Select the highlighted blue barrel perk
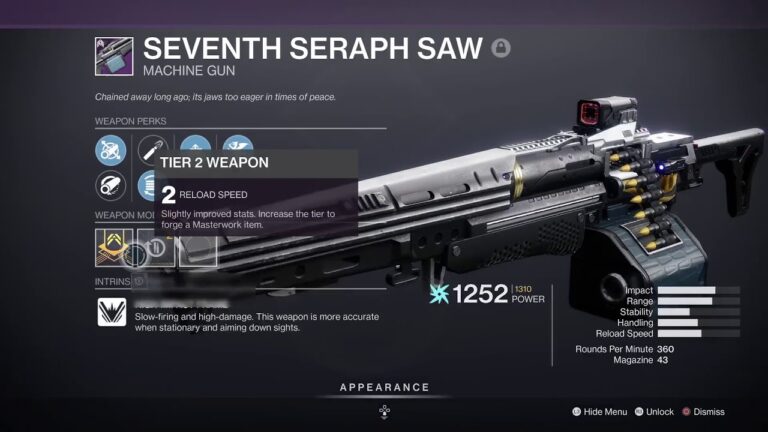This screenshot has height=432, width=768. [x=110, y=151]
